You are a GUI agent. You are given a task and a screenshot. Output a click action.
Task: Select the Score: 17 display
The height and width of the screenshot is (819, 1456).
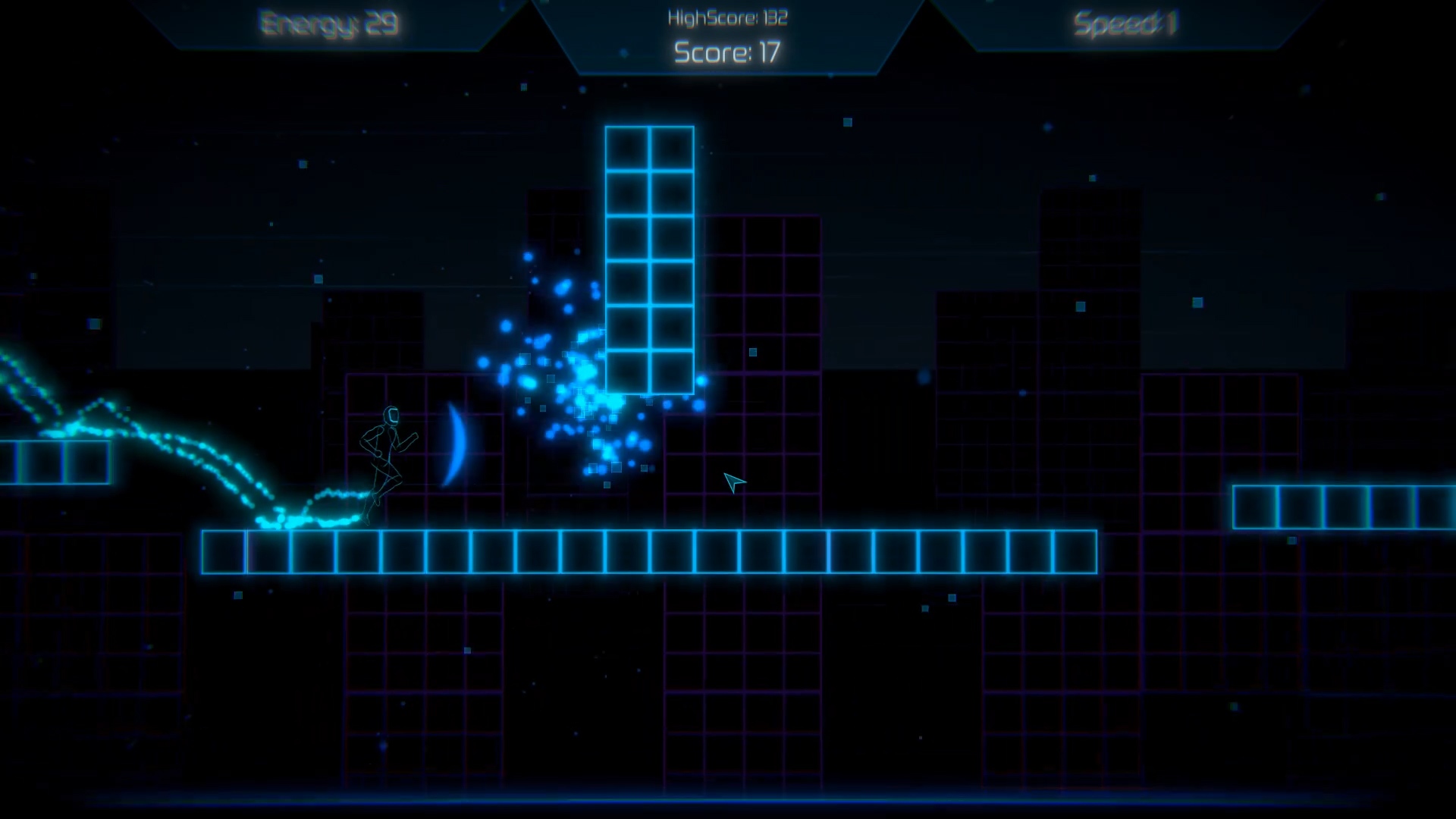[728, 53]
